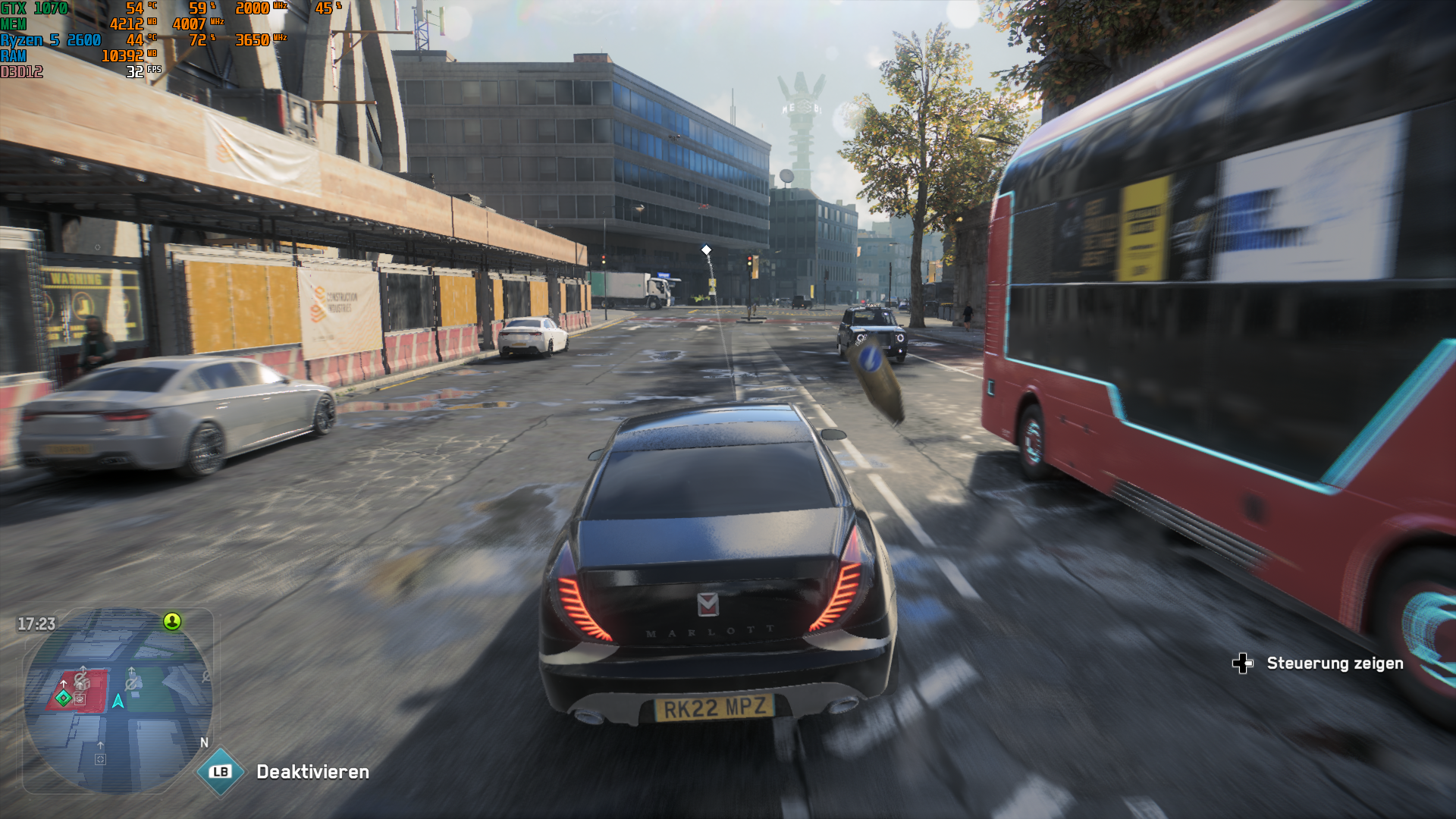Click the D-pad cross icon beside Steuerung zeigen
The width and height of the screenshot is (1456, 819).
1244,663
